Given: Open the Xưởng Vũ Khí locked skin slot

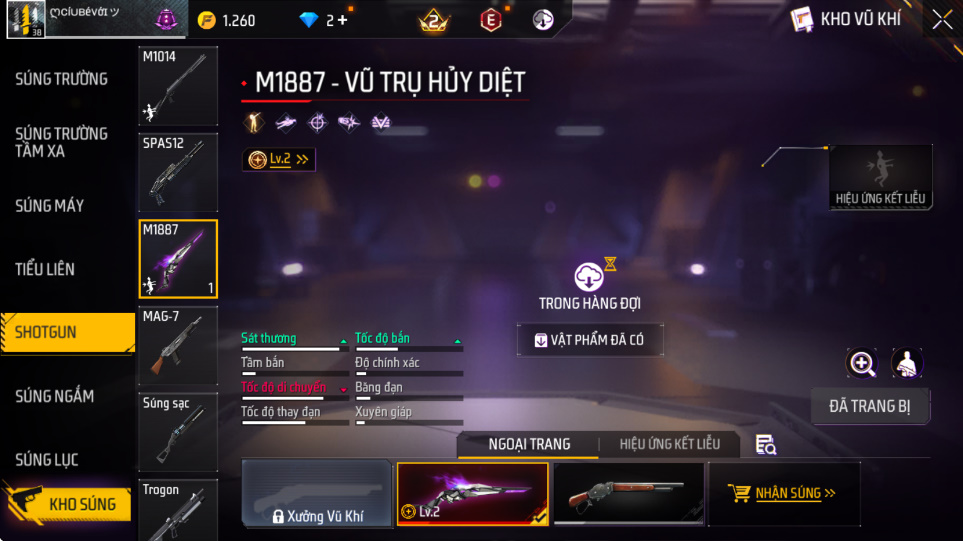Looking at the screenshot, I should coord(316,494).
